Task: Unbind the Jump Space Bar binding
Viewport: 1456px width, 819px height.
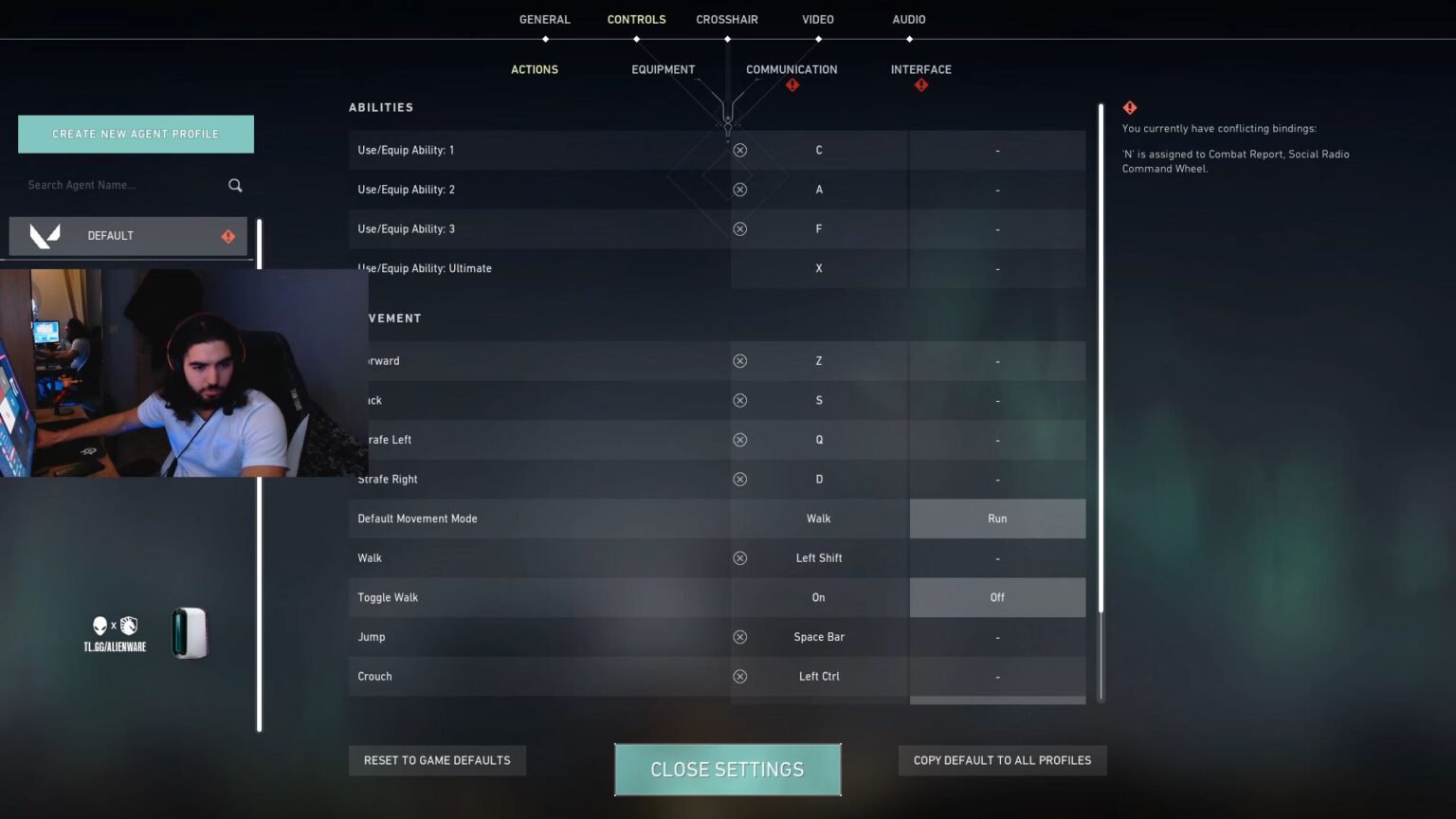Action: click(x=740, y=636)
